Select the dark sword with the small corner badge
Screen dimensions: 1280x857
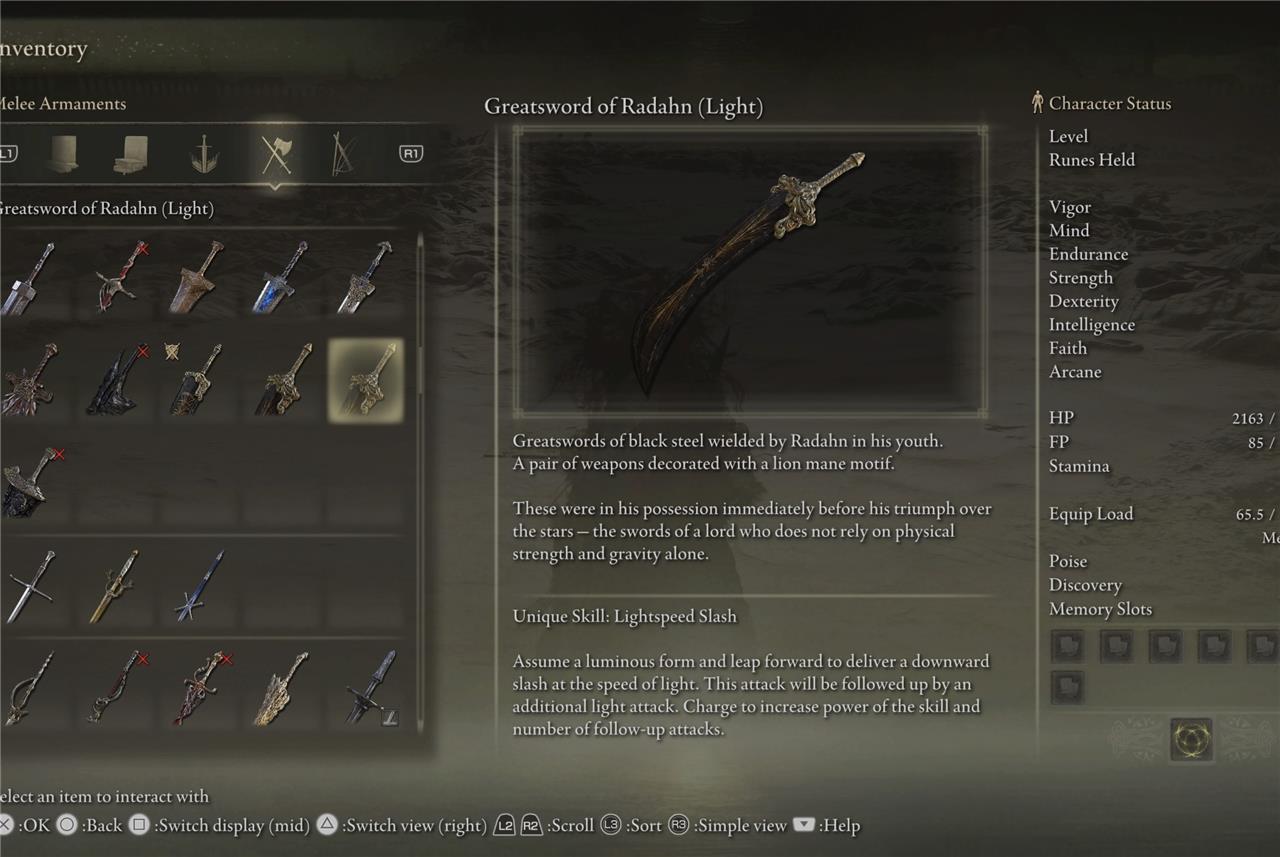pyautogui.click(x=368, y=688)
